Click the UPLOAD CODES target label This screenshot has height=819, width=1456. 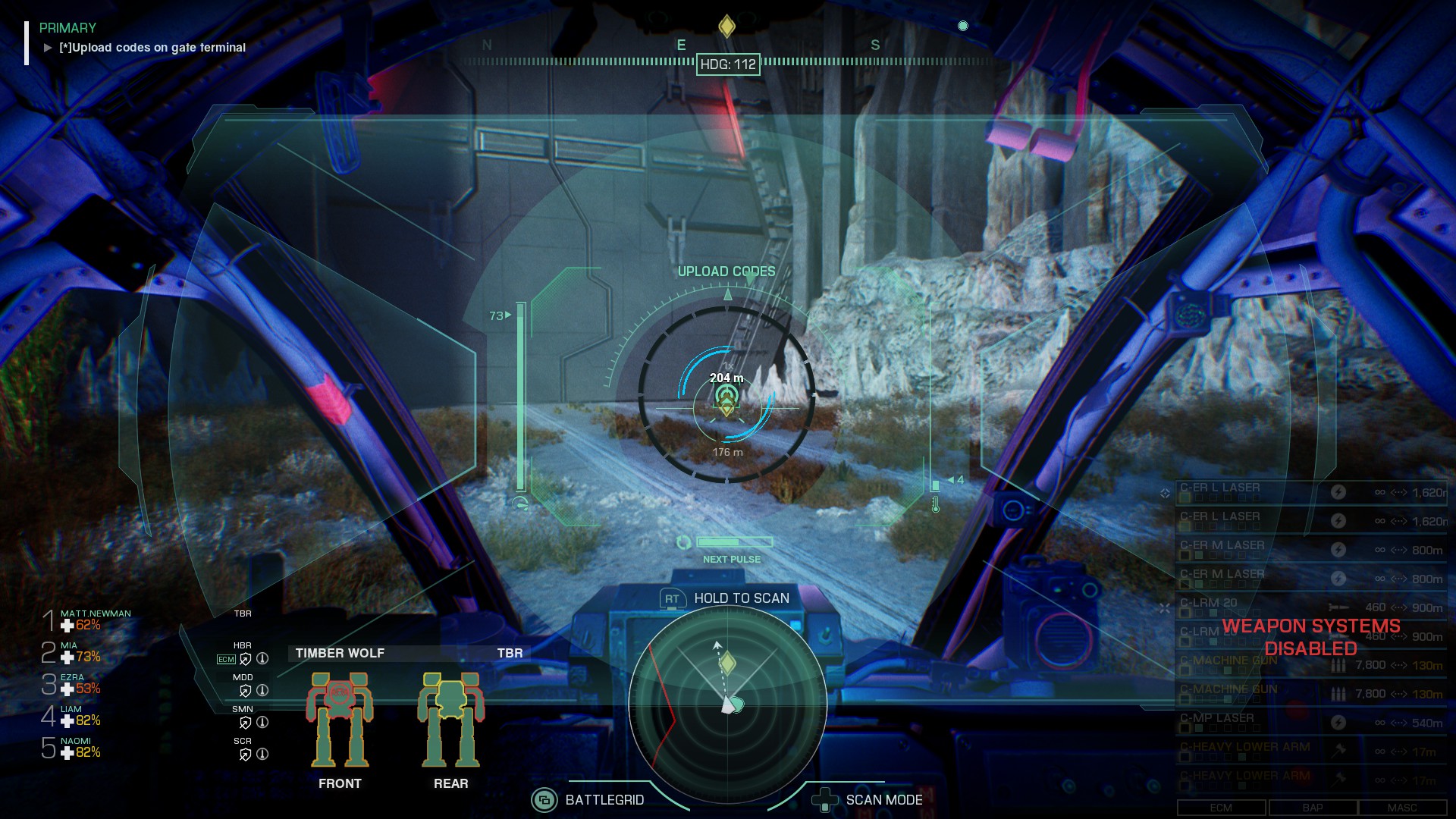pos(726,271)
